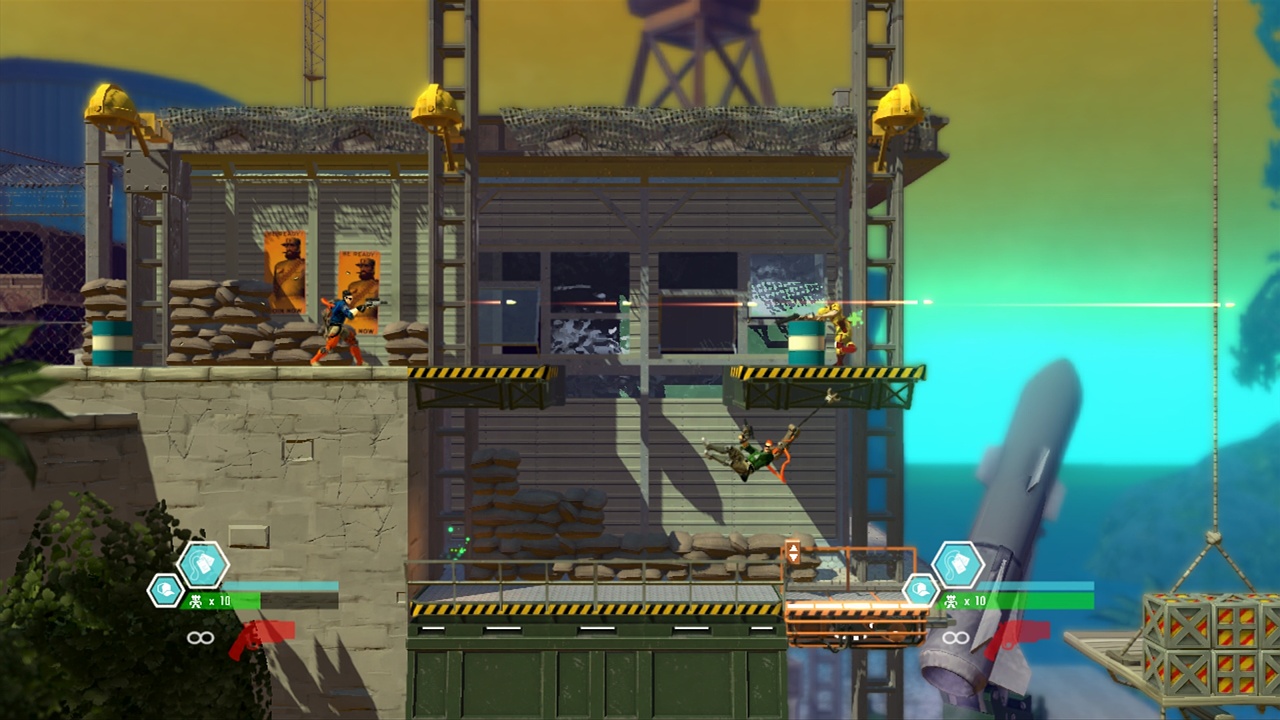The image size is (1280, 720).
Task: Select Player 2's dog-tag hexagon badge icon
Action: 958,565
